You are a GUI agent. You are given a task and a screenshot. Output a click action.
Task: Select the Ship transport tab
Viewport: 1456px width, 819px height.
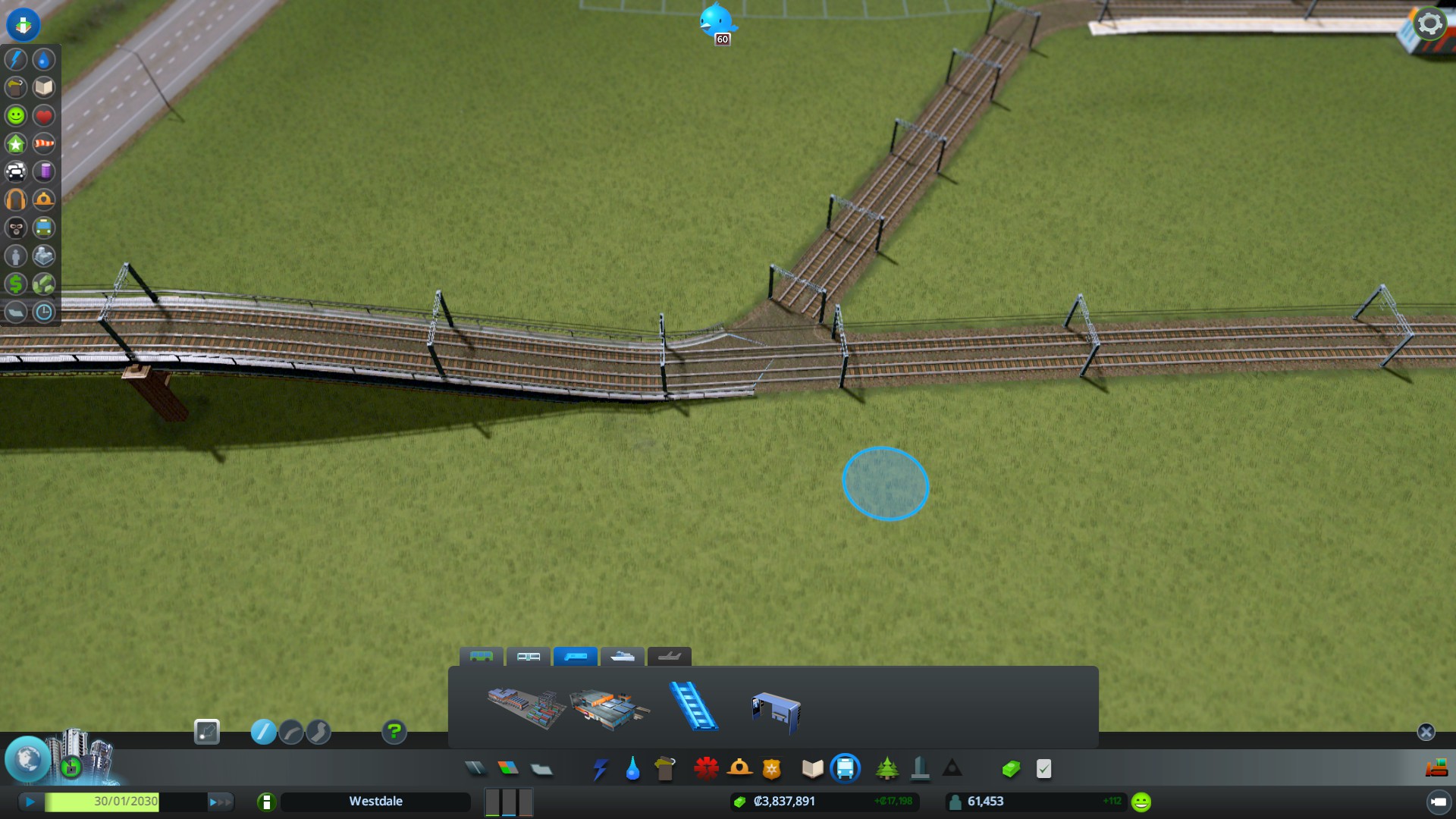[622, 657]
